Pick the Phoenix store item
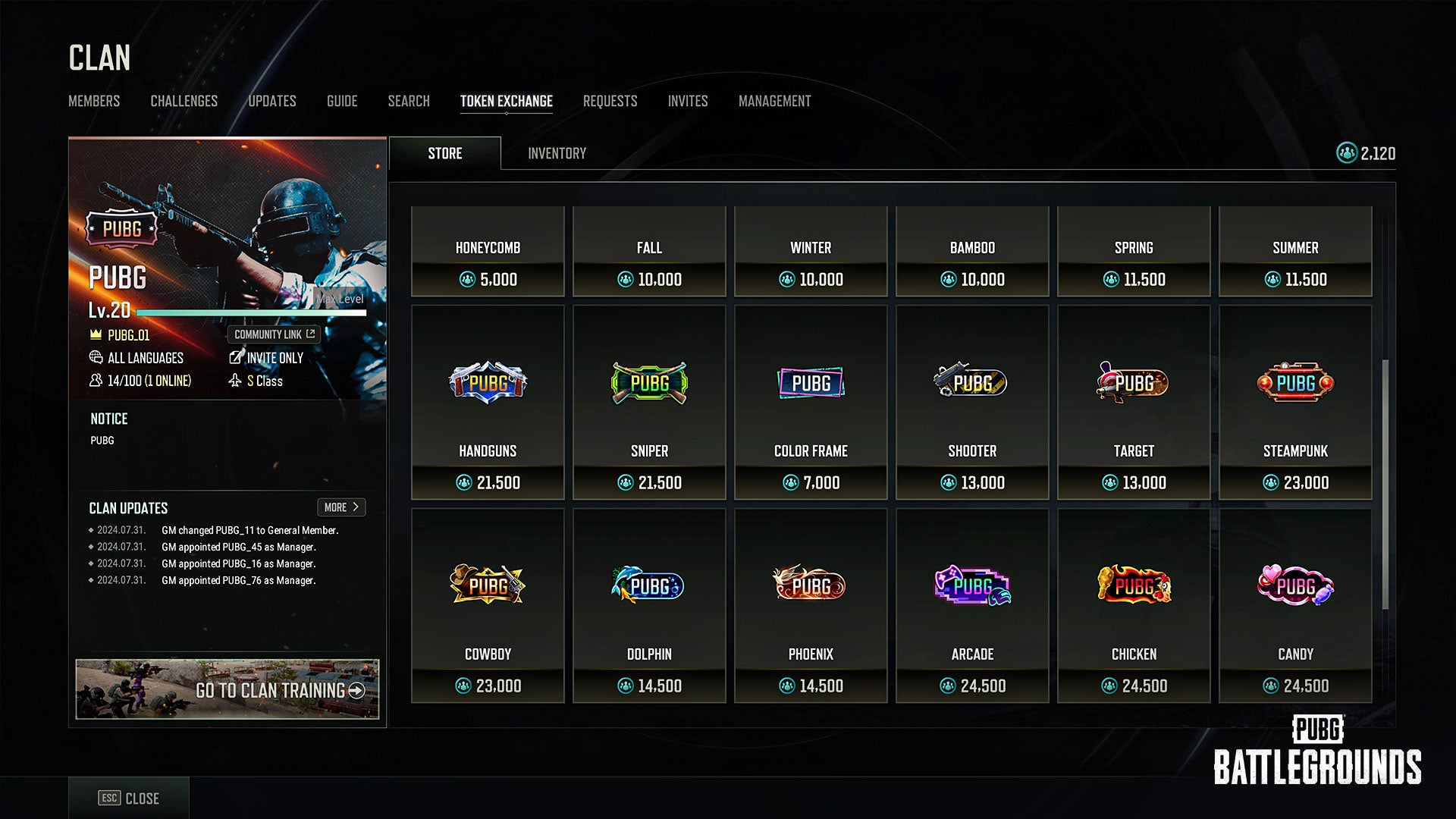 click(x=811, y=605)
